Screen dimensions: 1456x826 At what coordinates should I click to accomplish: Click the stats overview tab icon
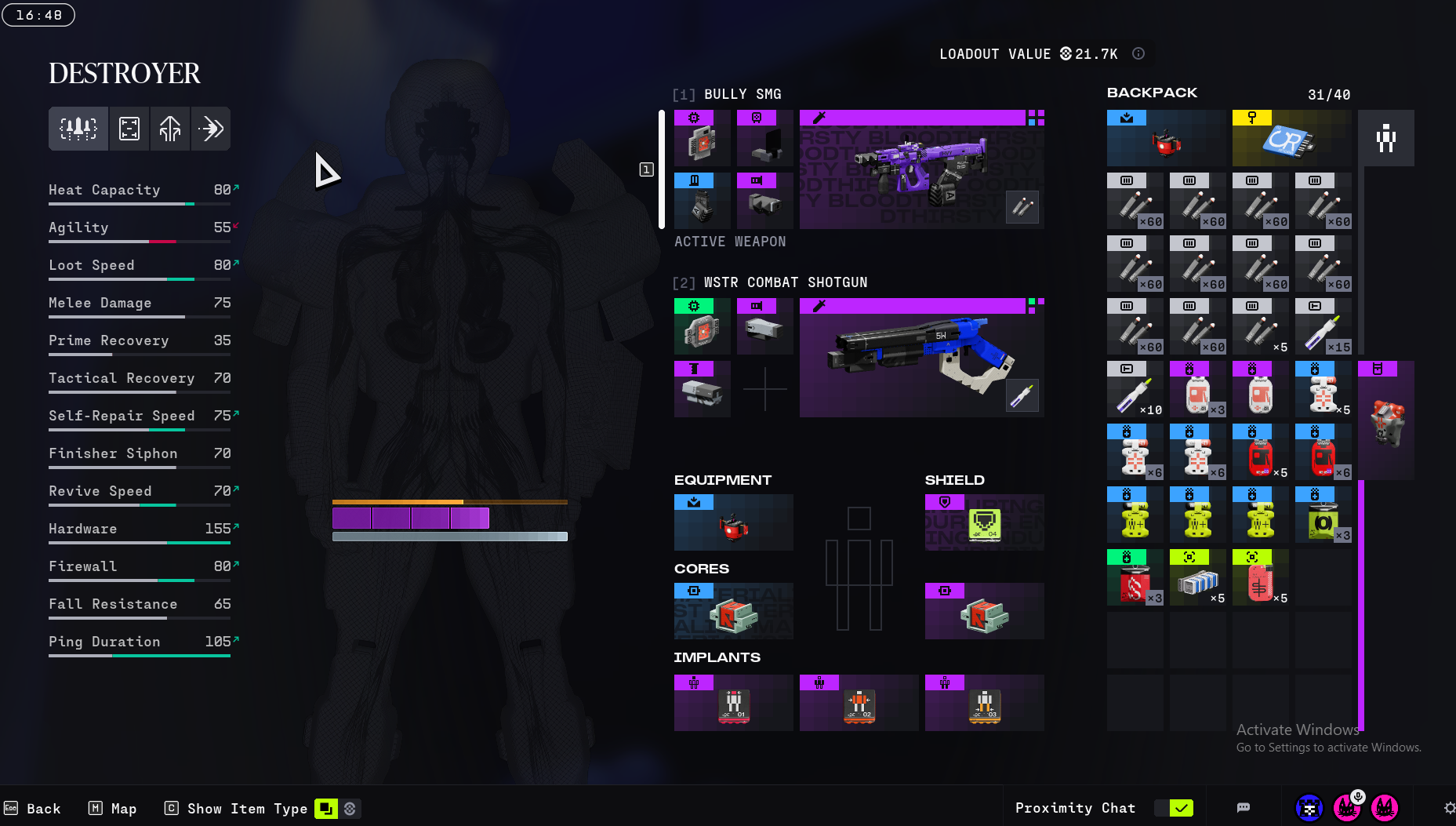[78, 129]
